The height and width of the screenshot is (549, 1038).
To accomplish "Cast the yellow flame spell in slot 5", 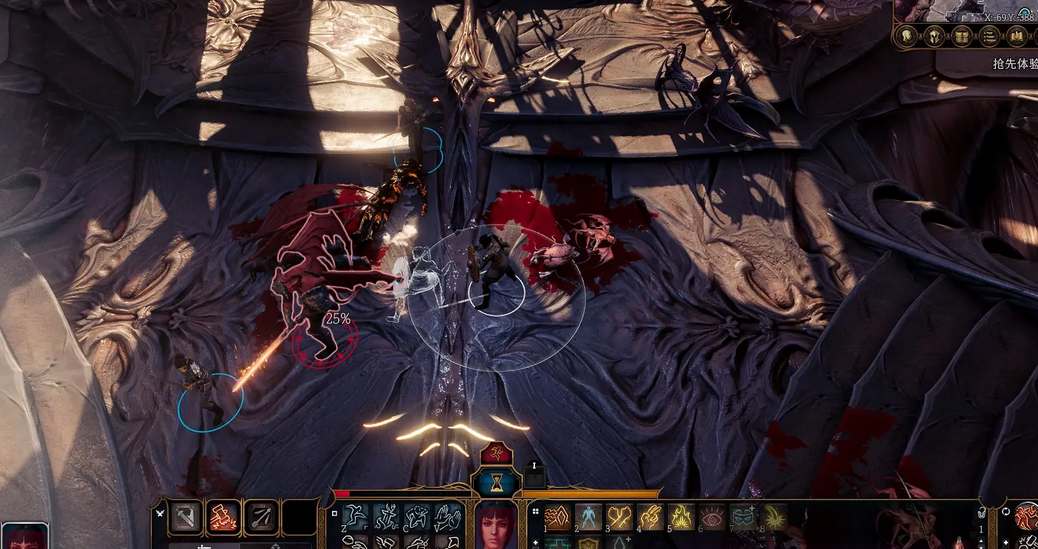I will (681, 517).
